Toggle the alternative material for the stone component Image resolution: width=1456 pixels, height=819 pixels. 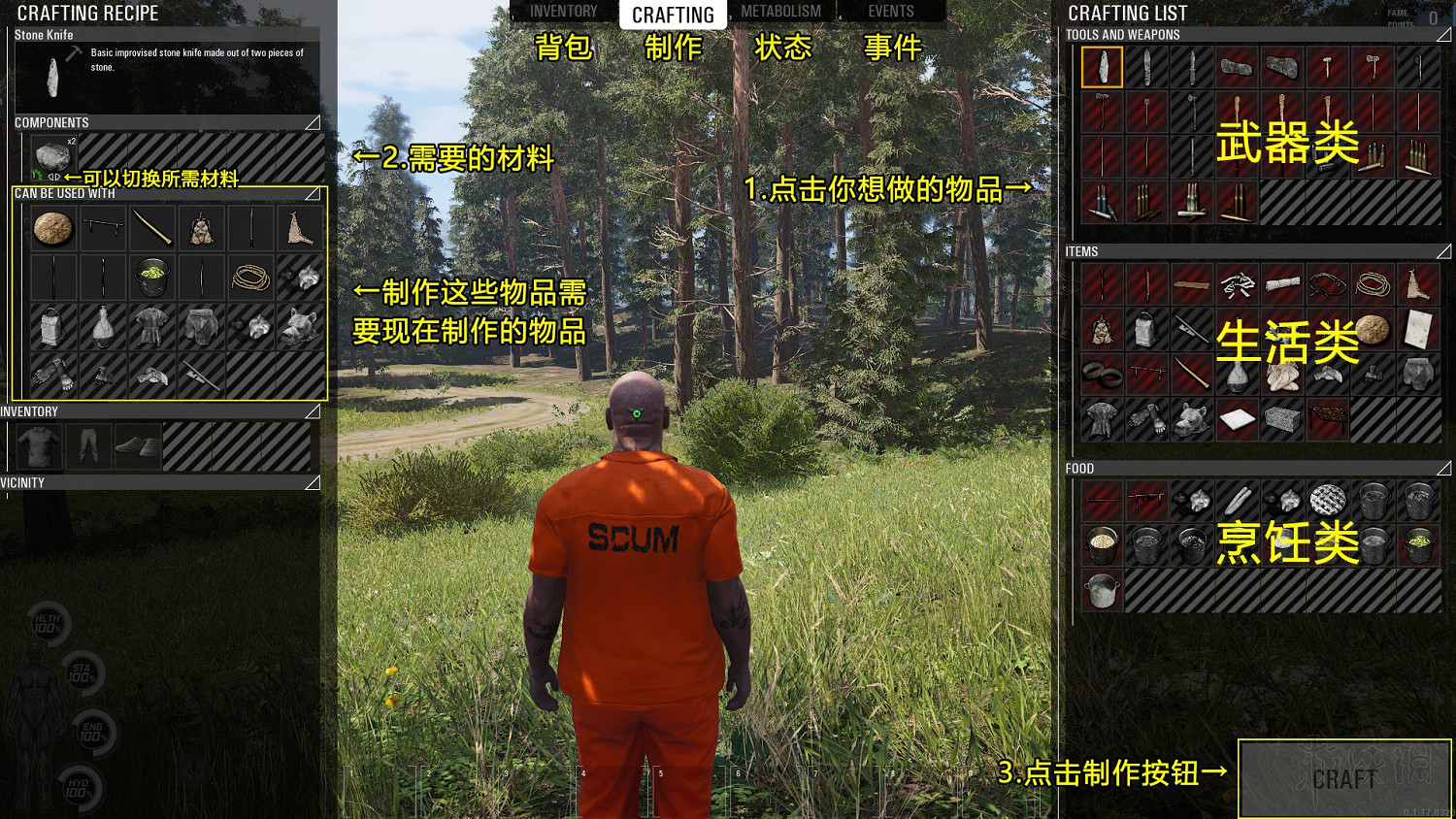tap(54, 177)
